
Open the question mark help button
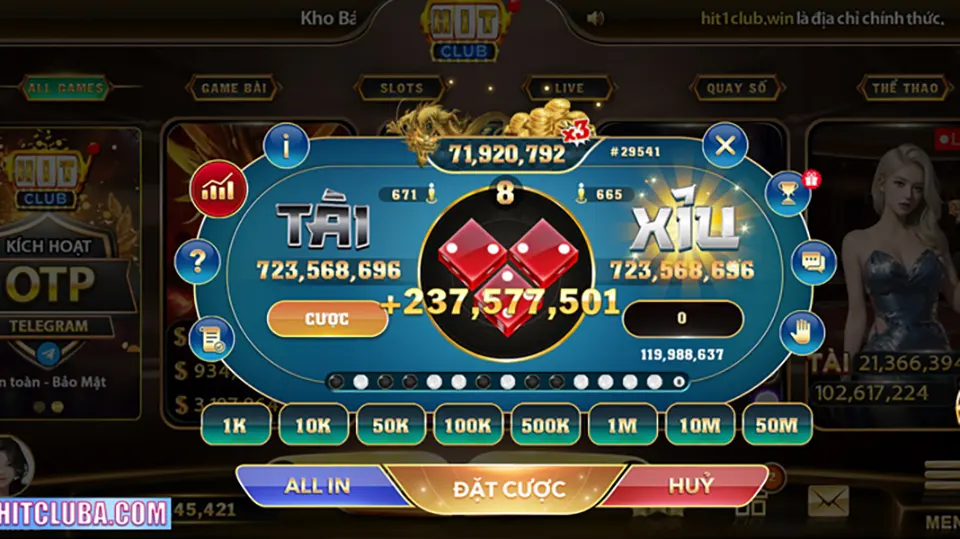click(197, 262)
